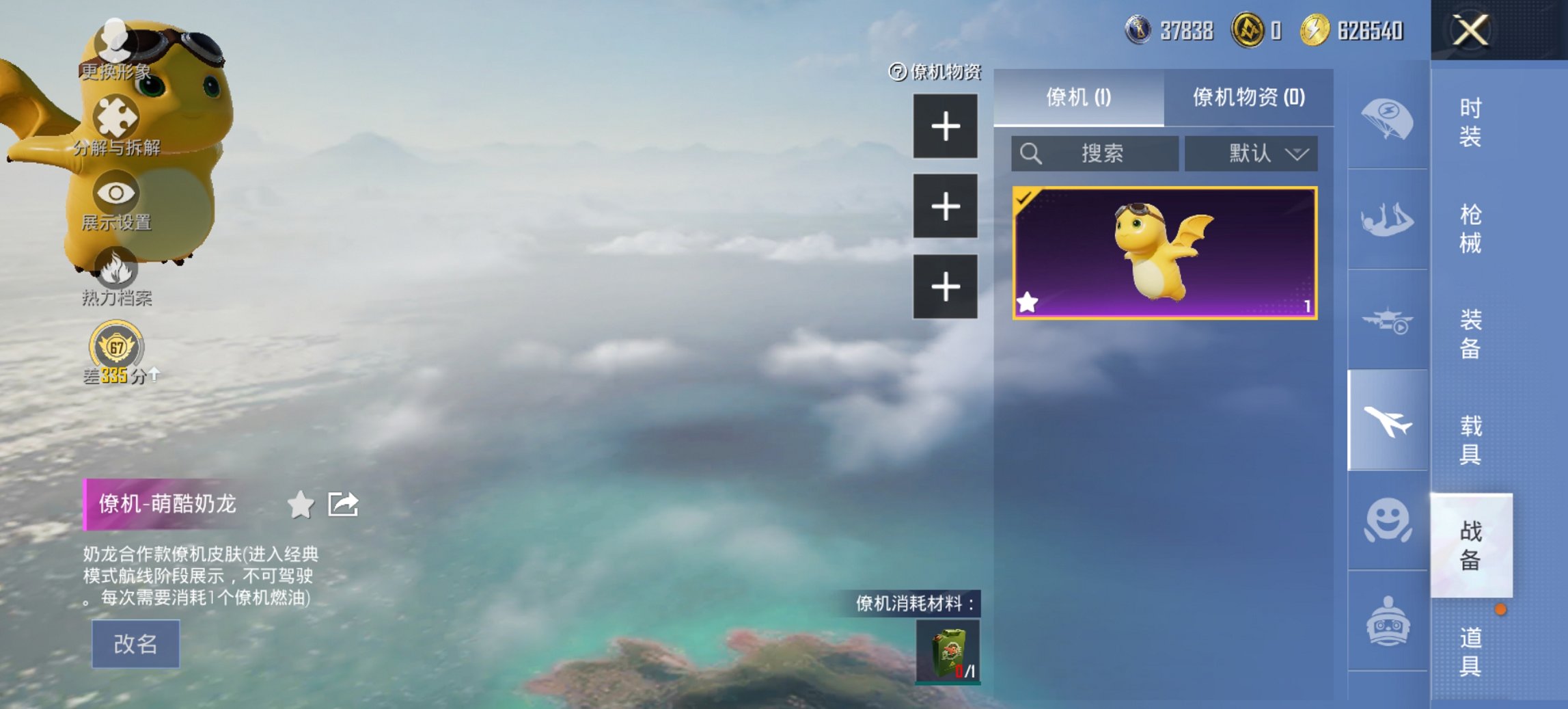The height and width of the screenshot is (709, 1568).
Task: Click the 改名 rename button
Action: pyautogui.click(x=134, y=643)
